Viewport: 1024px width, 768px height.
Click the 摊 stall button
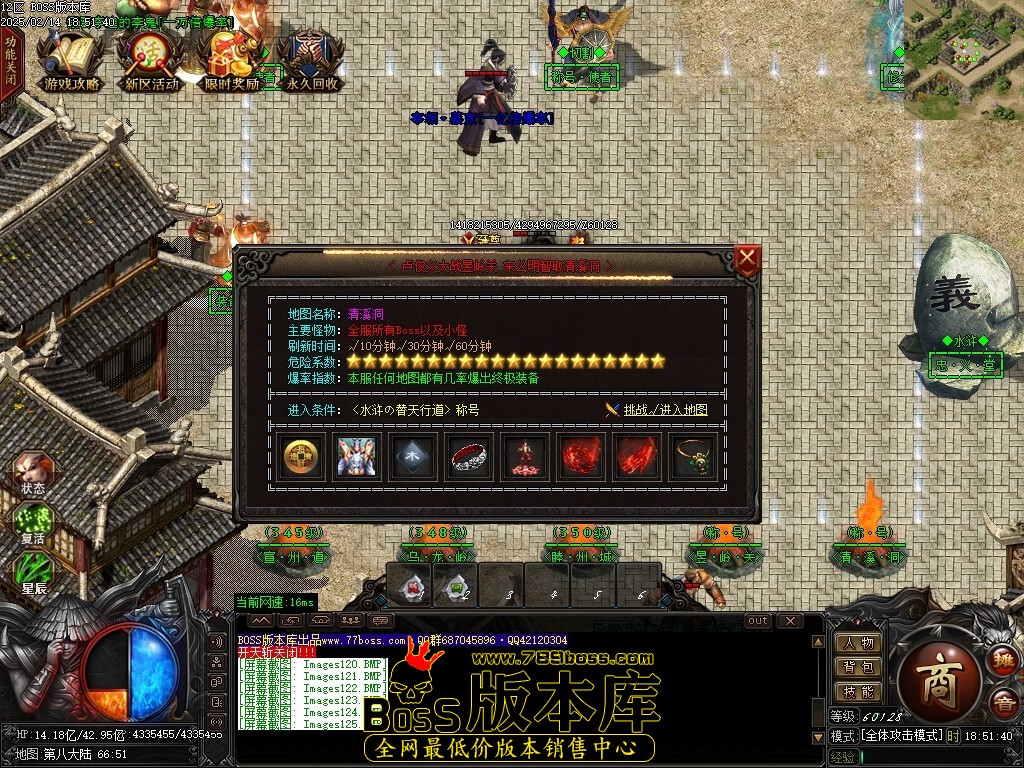pyautogui.click(x=1002, y=660)
